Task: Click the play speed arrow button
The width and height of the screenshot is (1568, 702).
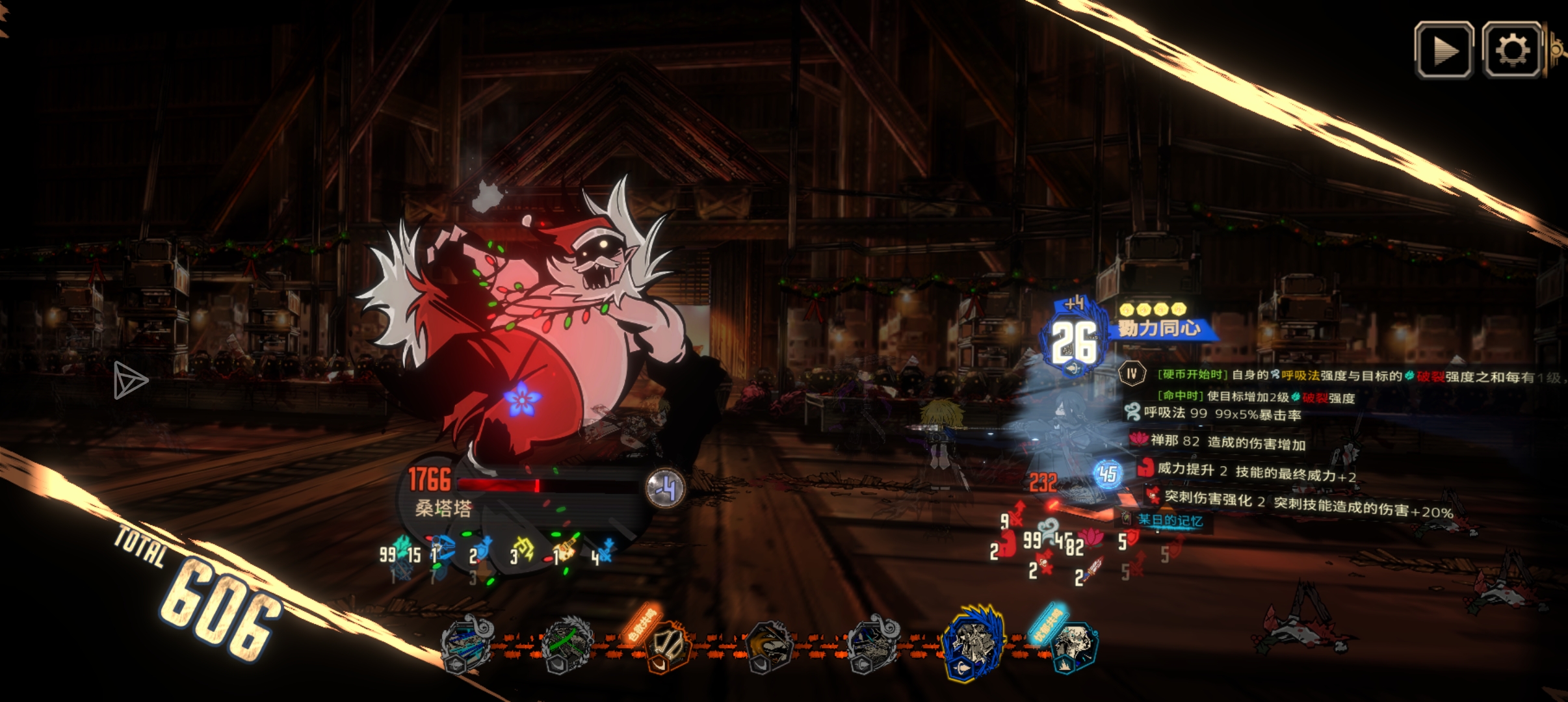Action: click(1444, 50)
